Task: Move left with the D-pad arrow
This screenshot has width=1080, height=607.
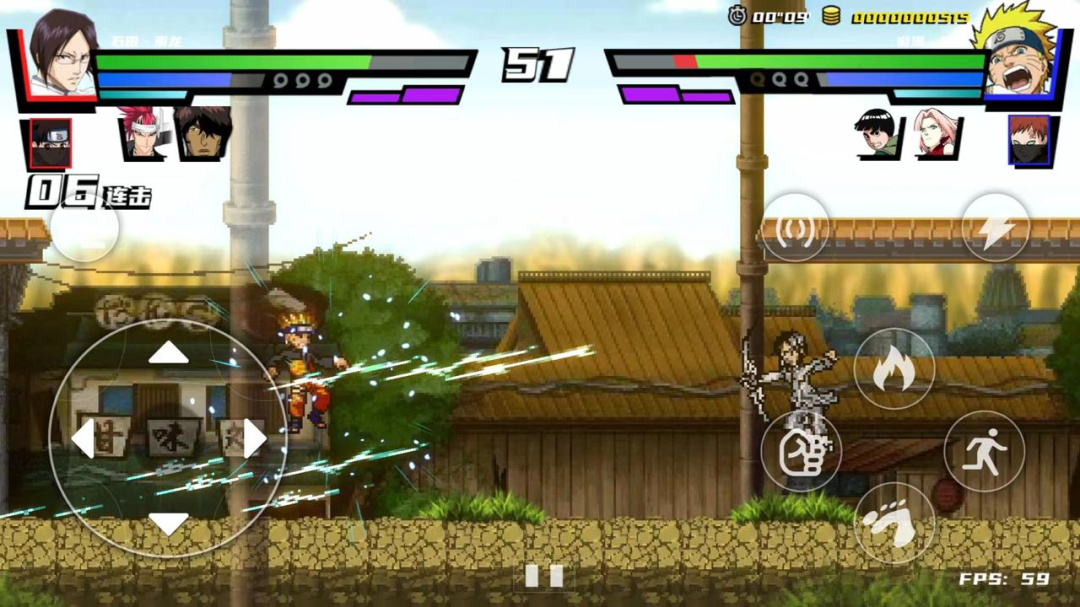Action: (x=82, y=438)
